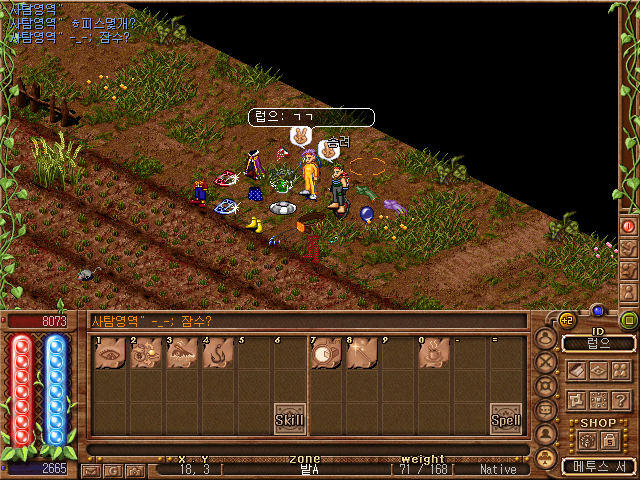Click the red power icon on right sidebar
This screenshot has width=640, height=480.
pyautogui.click(x=629, y=227)
